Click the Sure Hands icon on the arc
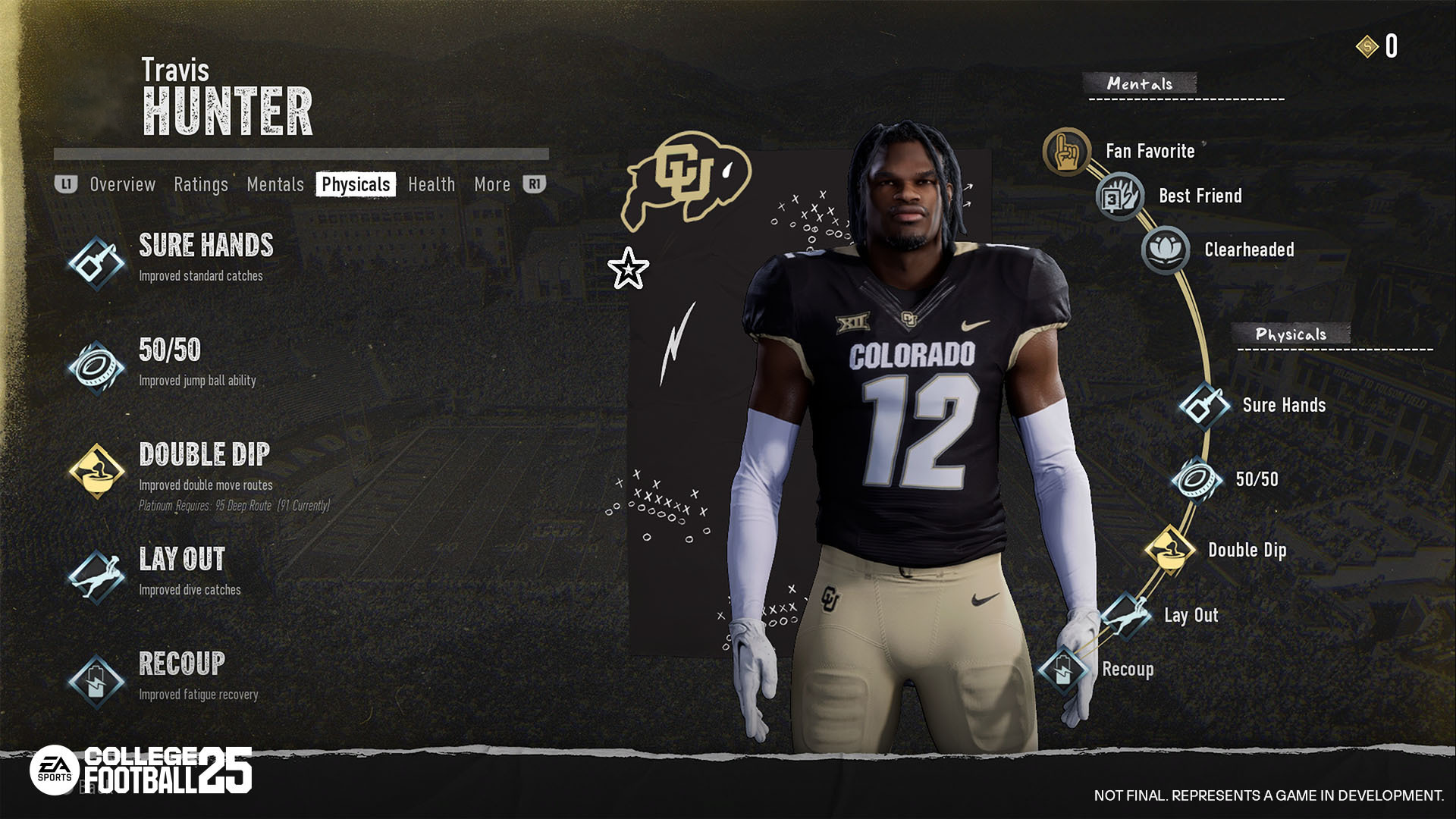The width and height of the screenshot is (1456, 819). (1203, 406)
